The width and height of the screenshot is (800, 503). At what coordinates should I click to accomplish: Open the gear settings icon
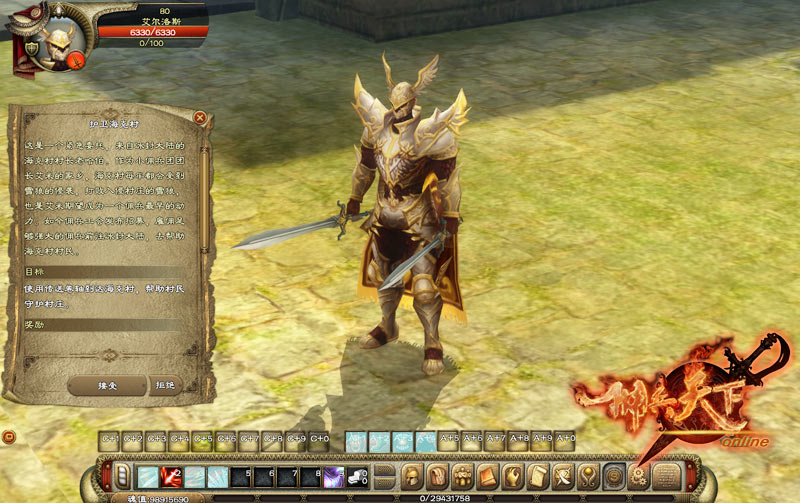click(x=639, y=474)
